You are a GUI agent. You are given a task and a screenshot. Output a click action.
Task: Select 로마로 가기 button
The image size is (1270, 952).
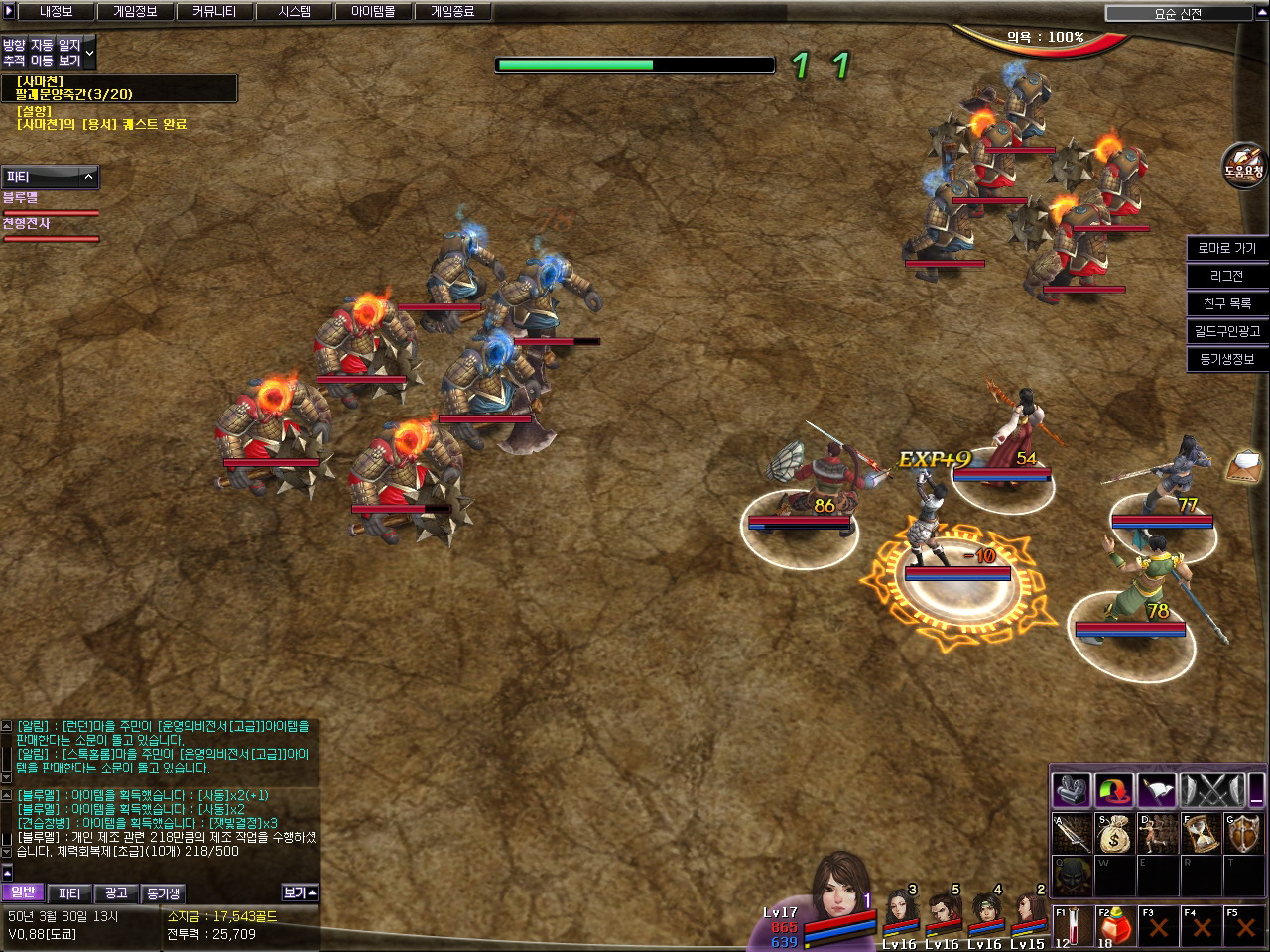click(1226, 248)
